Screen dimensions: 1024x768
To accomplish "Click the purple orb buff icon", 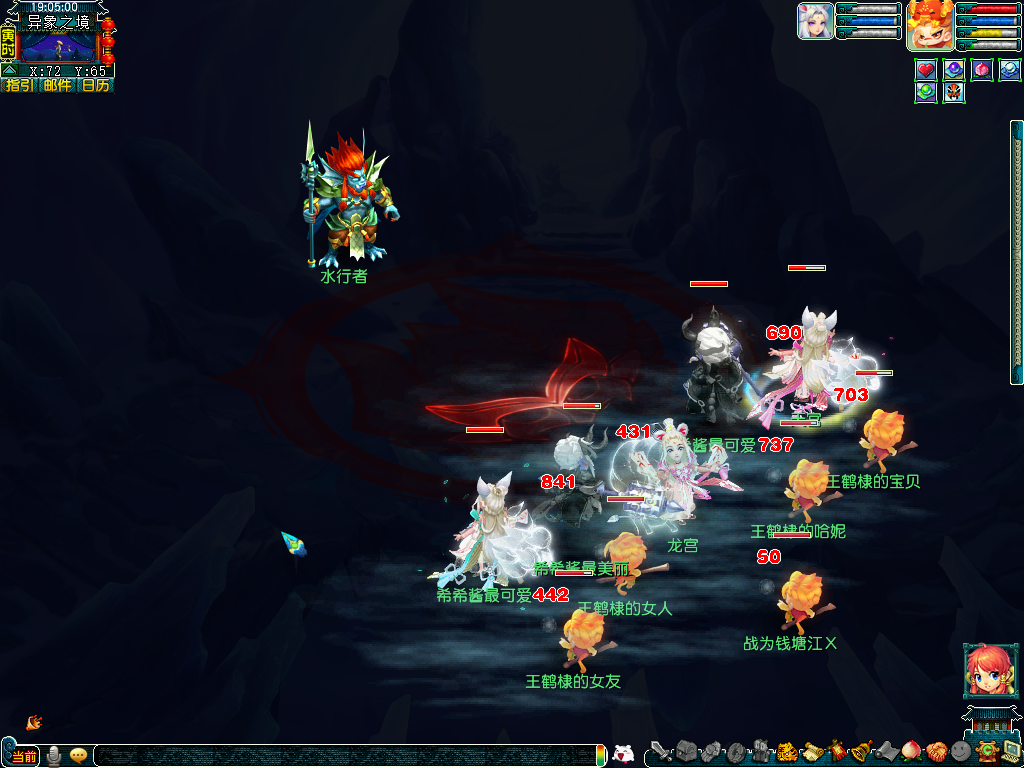I will point(954,70).
